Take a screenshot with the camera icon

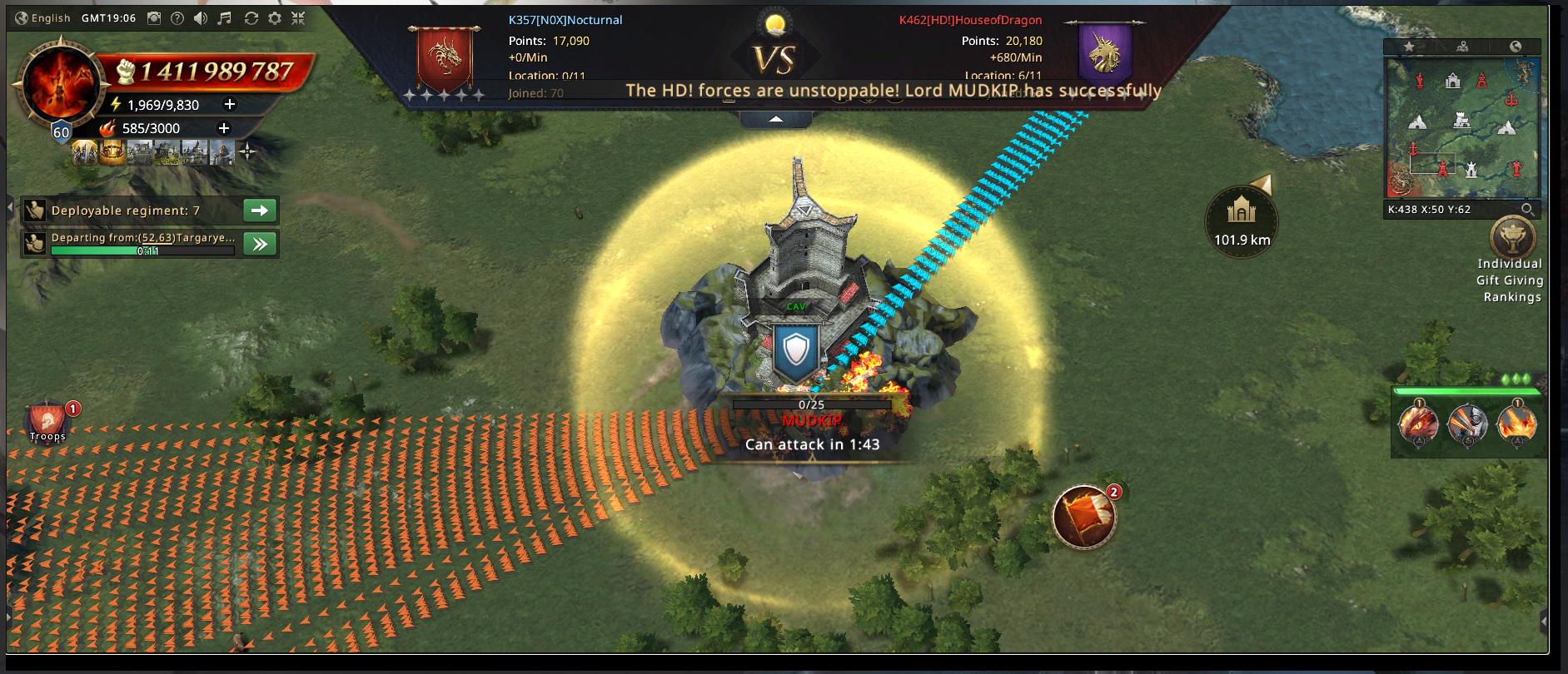(154, 18)
